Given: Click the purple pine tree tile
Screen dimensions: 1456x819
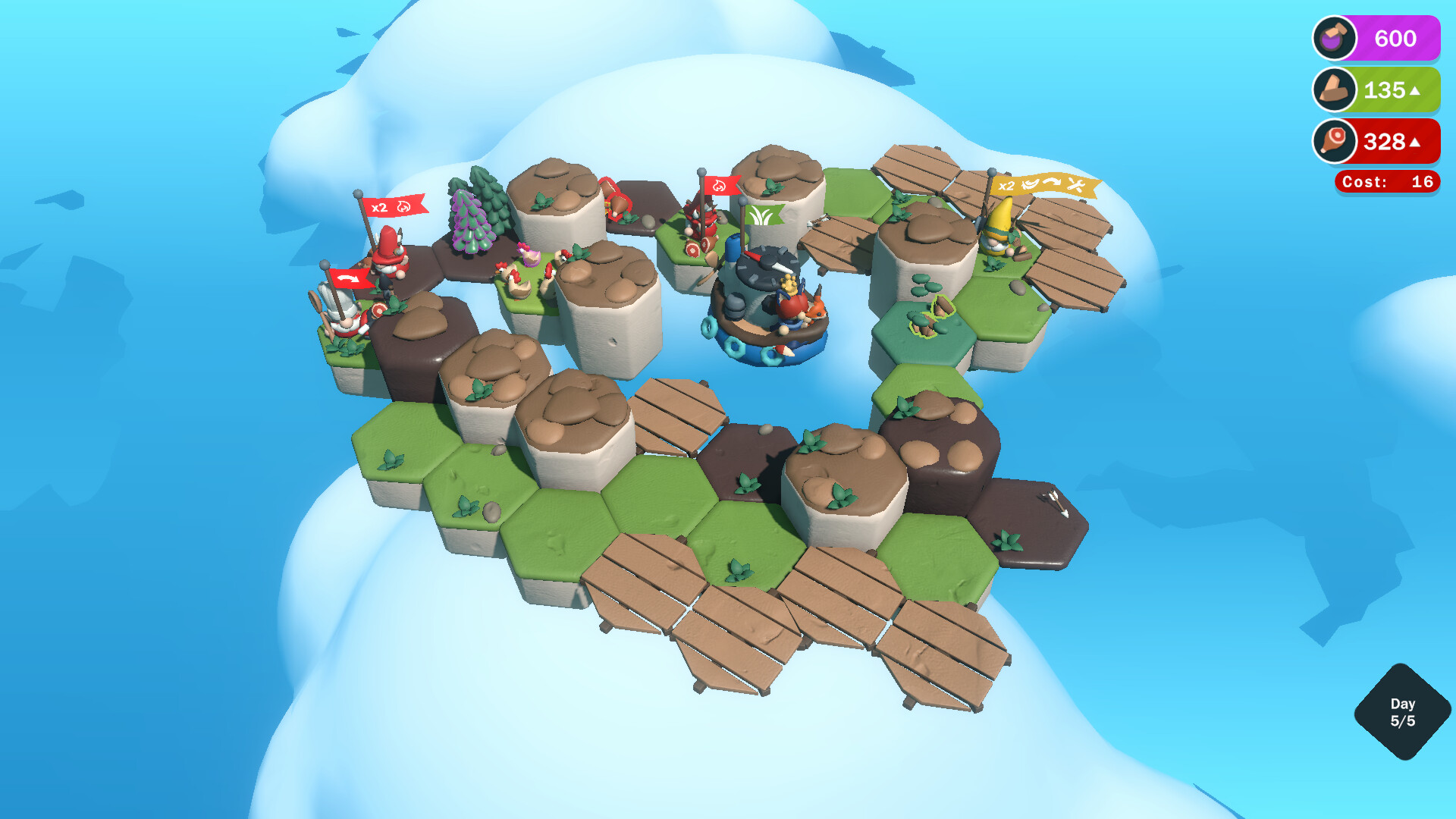Looking at the screenshot, I should tap(471, 222).
